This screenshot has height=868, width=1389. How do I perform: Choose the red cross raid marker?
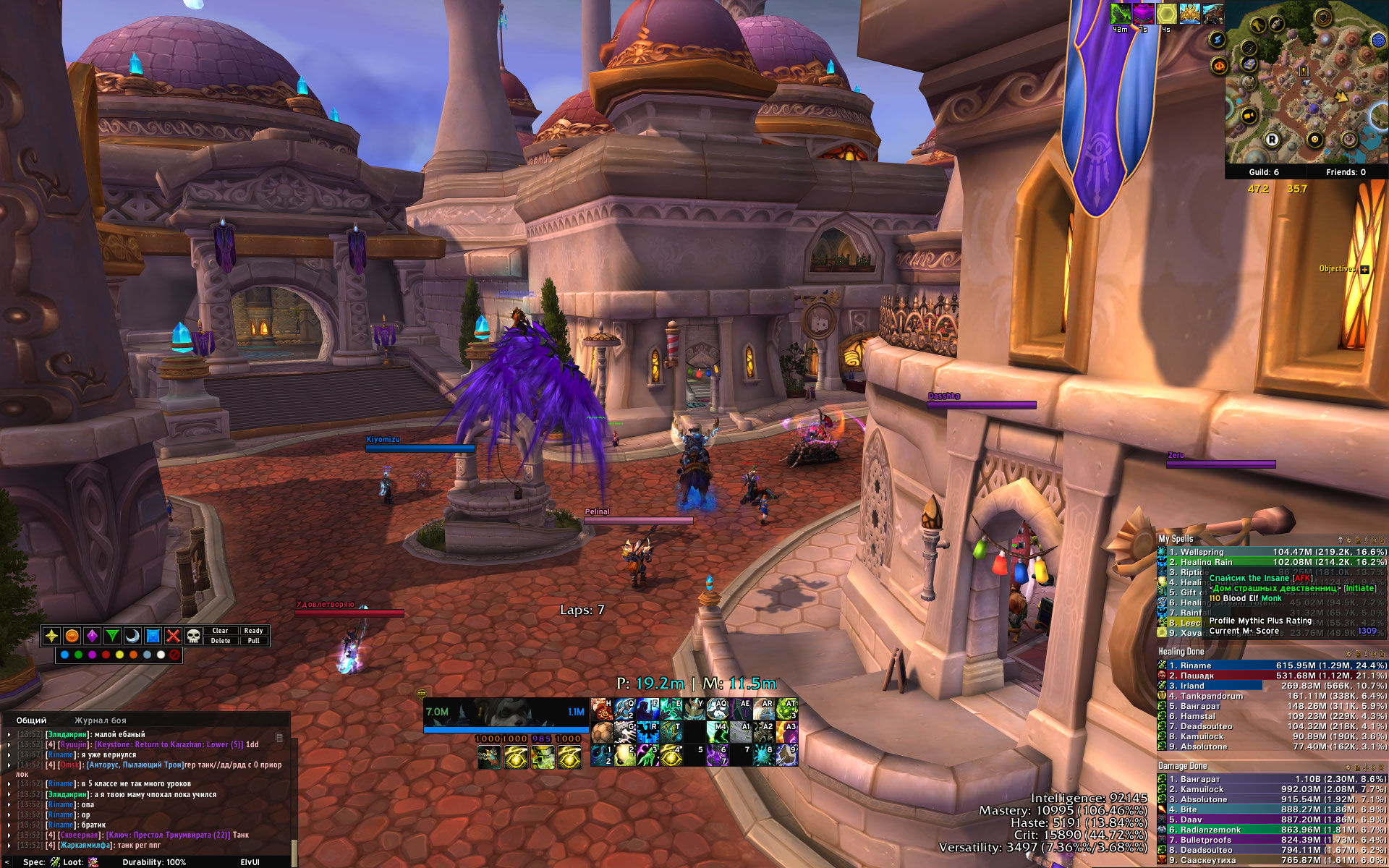click(x=173, y=636)
